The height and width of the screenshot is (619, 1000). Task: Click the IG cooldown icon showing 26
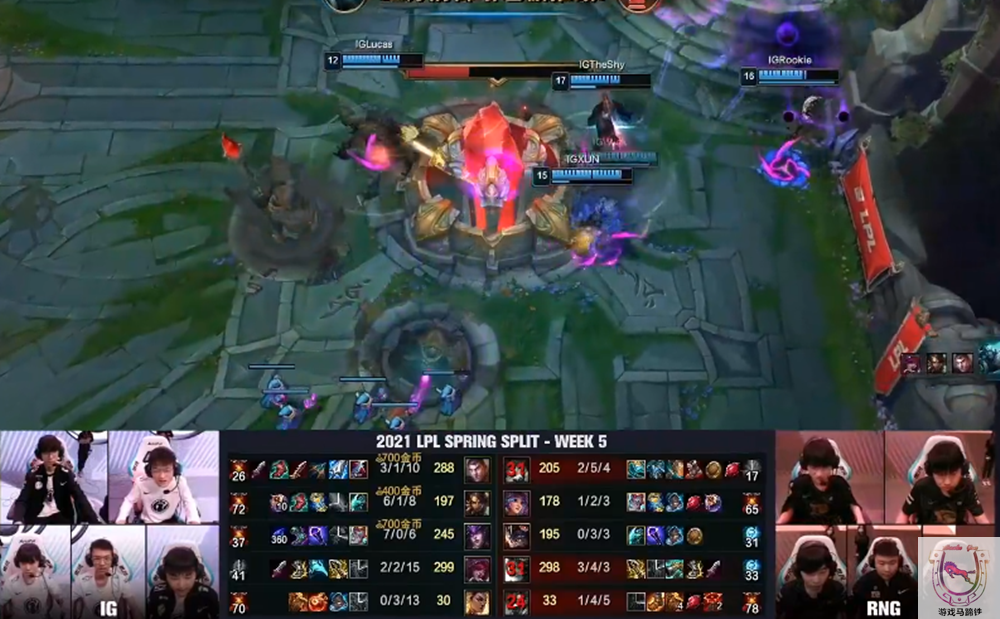(239, 469)
